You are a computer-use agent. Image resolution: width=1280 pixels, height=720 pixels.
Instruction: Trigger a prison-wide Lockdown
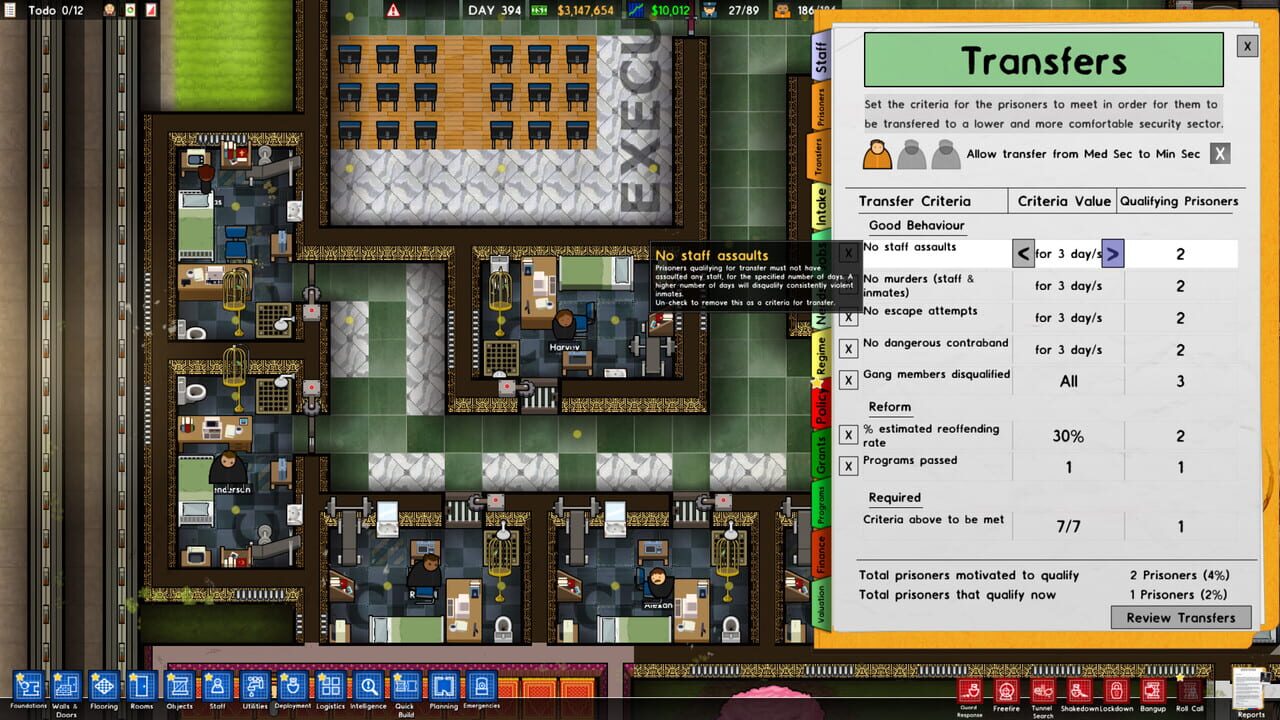click(x=1115, y=690)
